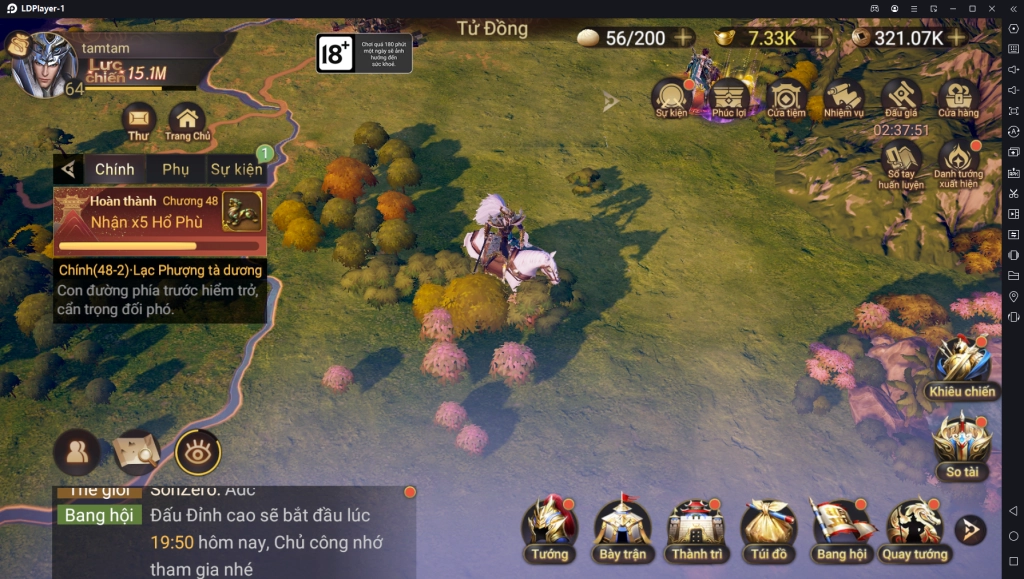Go to Trang Chủ home
1024x579 pixels.
click(x=187, y=122)
